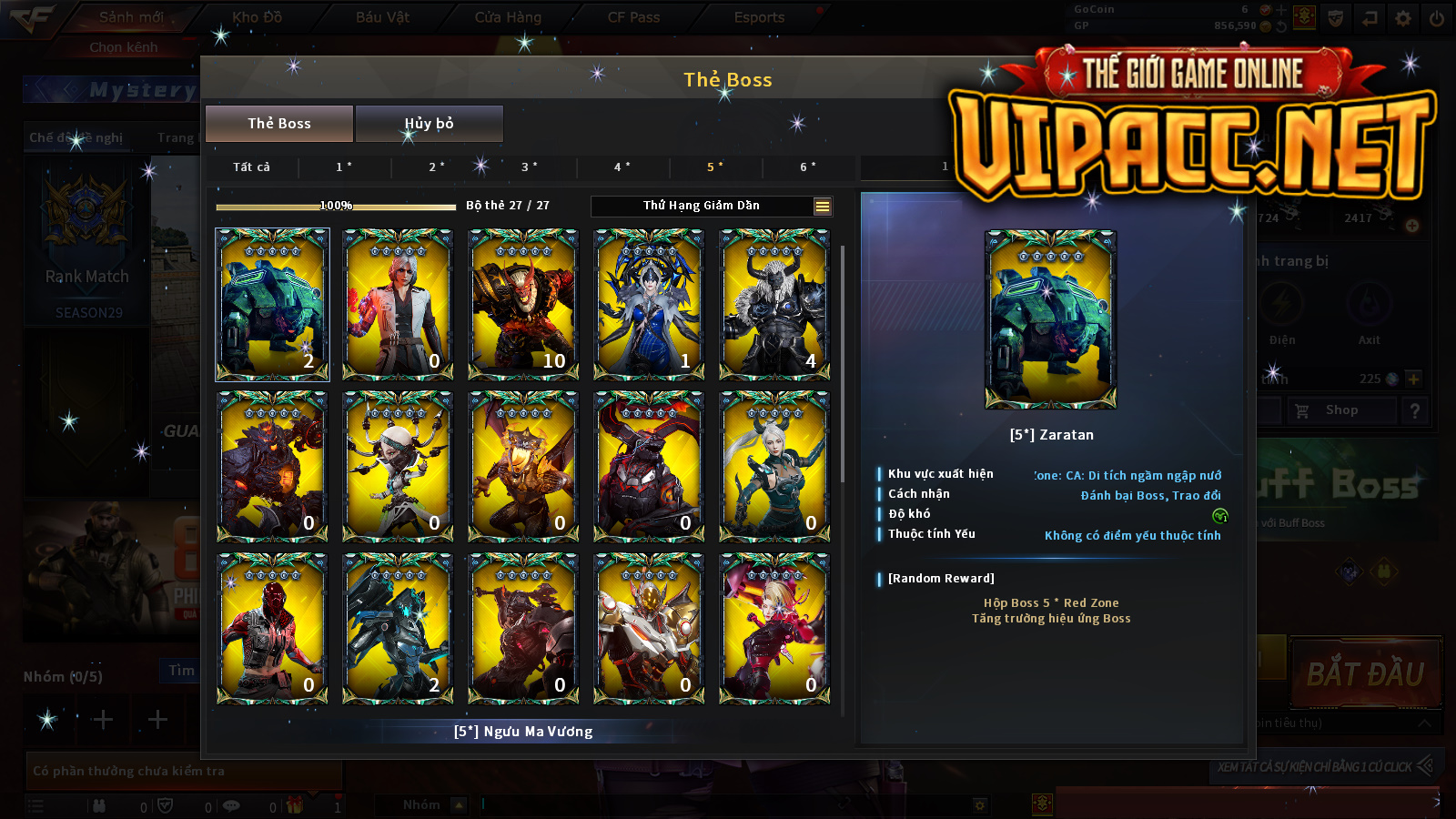Select the Zaratan turtle boss card
The image size is (1456, 819).
[272, 304]
